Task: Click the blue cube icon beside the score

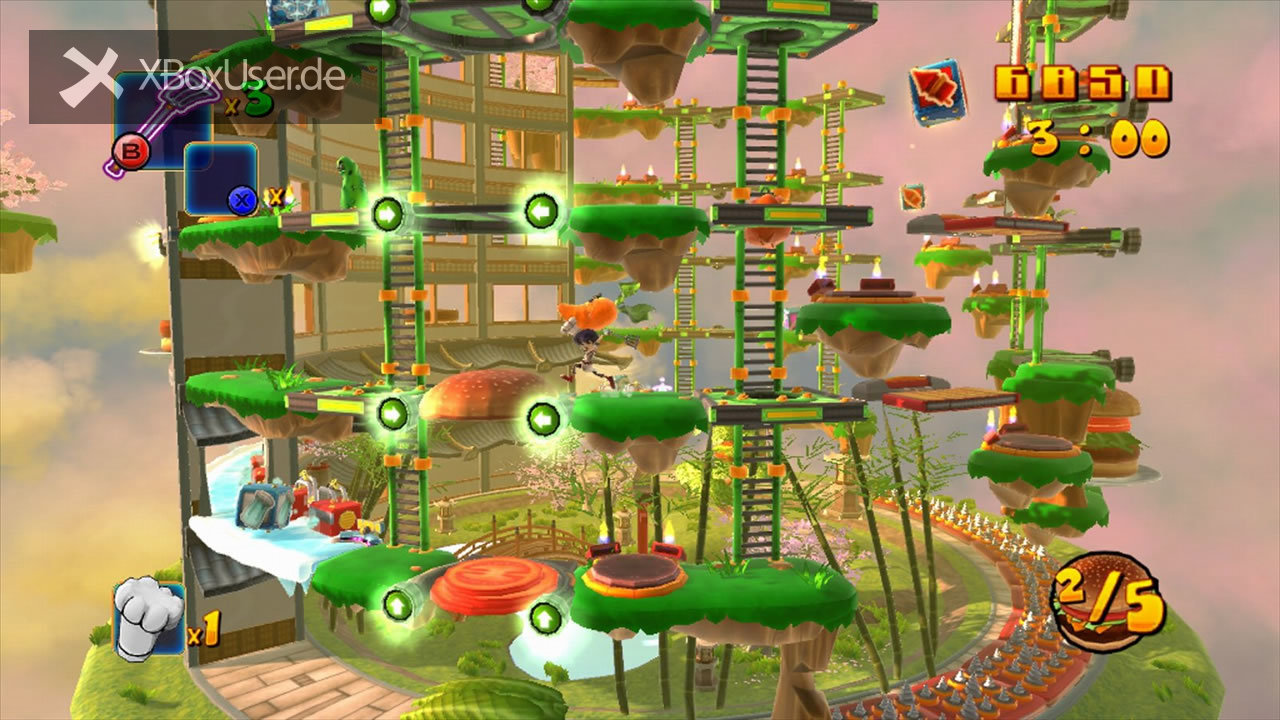Action: tap(937, 92)
